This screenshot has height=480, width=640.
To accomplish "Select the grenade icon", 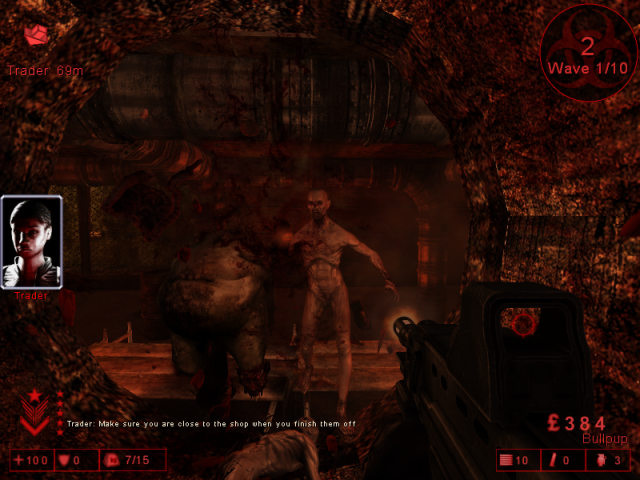I will [x=603, y=460].
